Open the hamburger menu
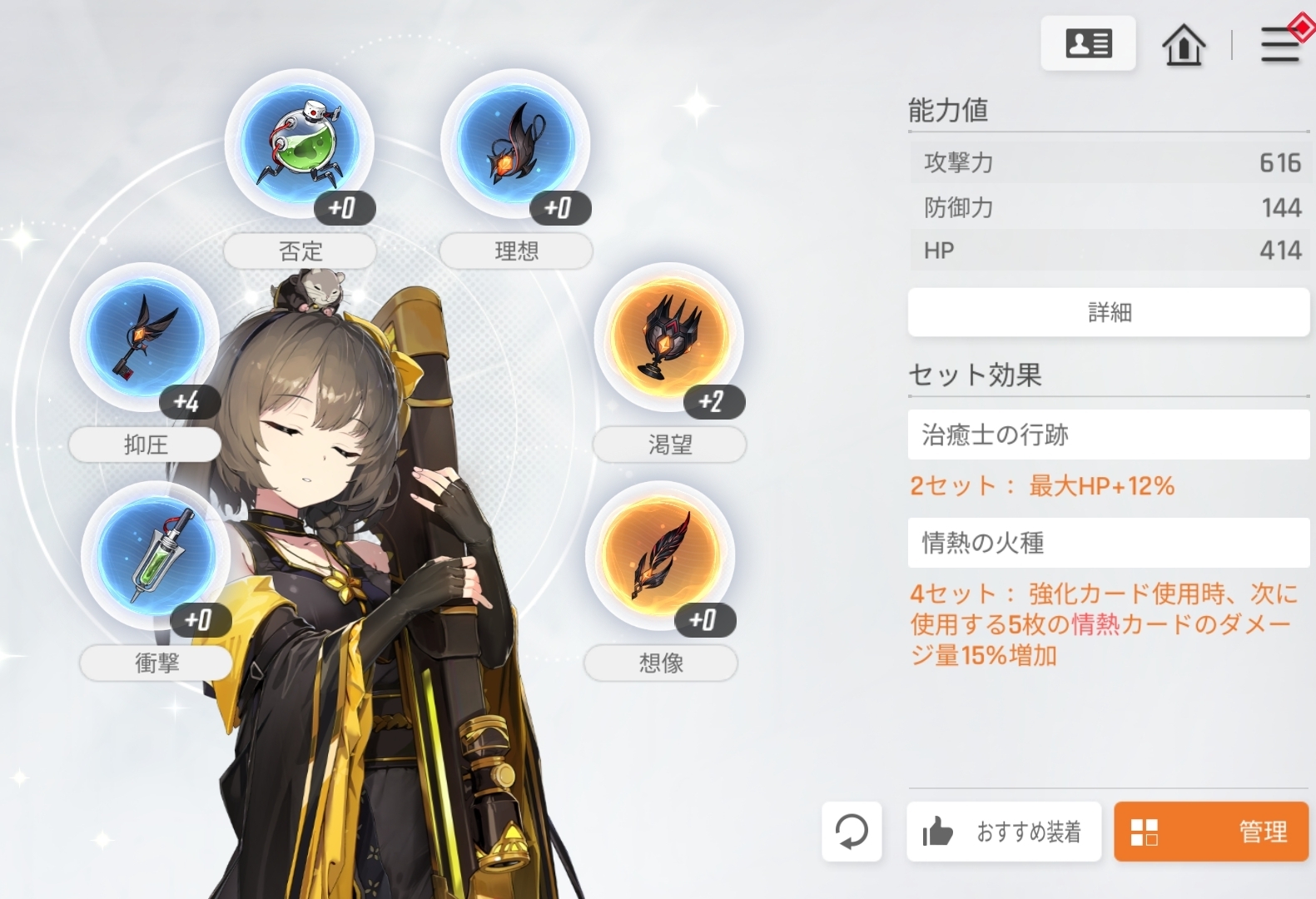The width and height of the screenshot is (1316, 899). pos(1279,44)
